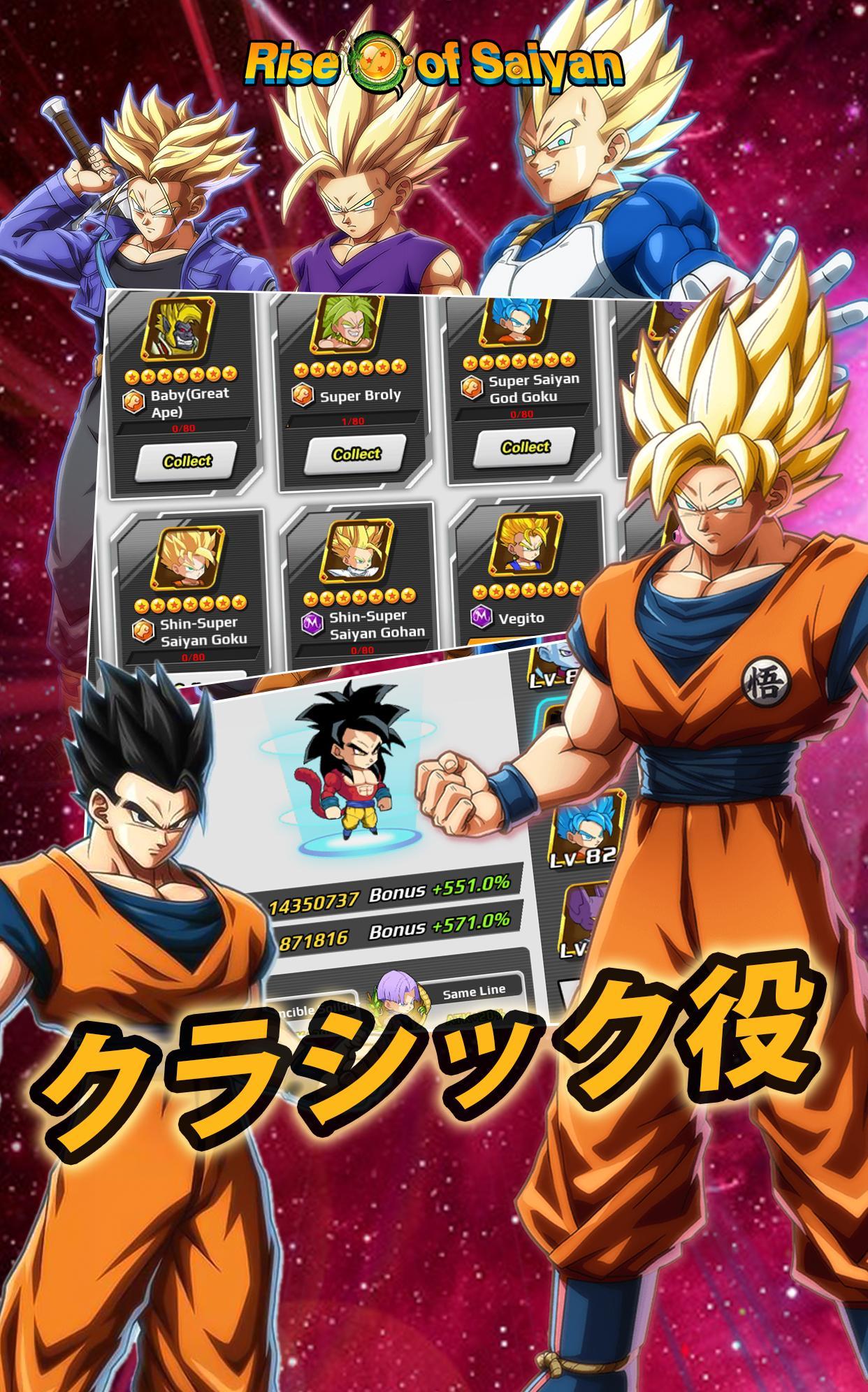Activate the Same Line button
The image size is (868, 1392).
tap(473, 992)
